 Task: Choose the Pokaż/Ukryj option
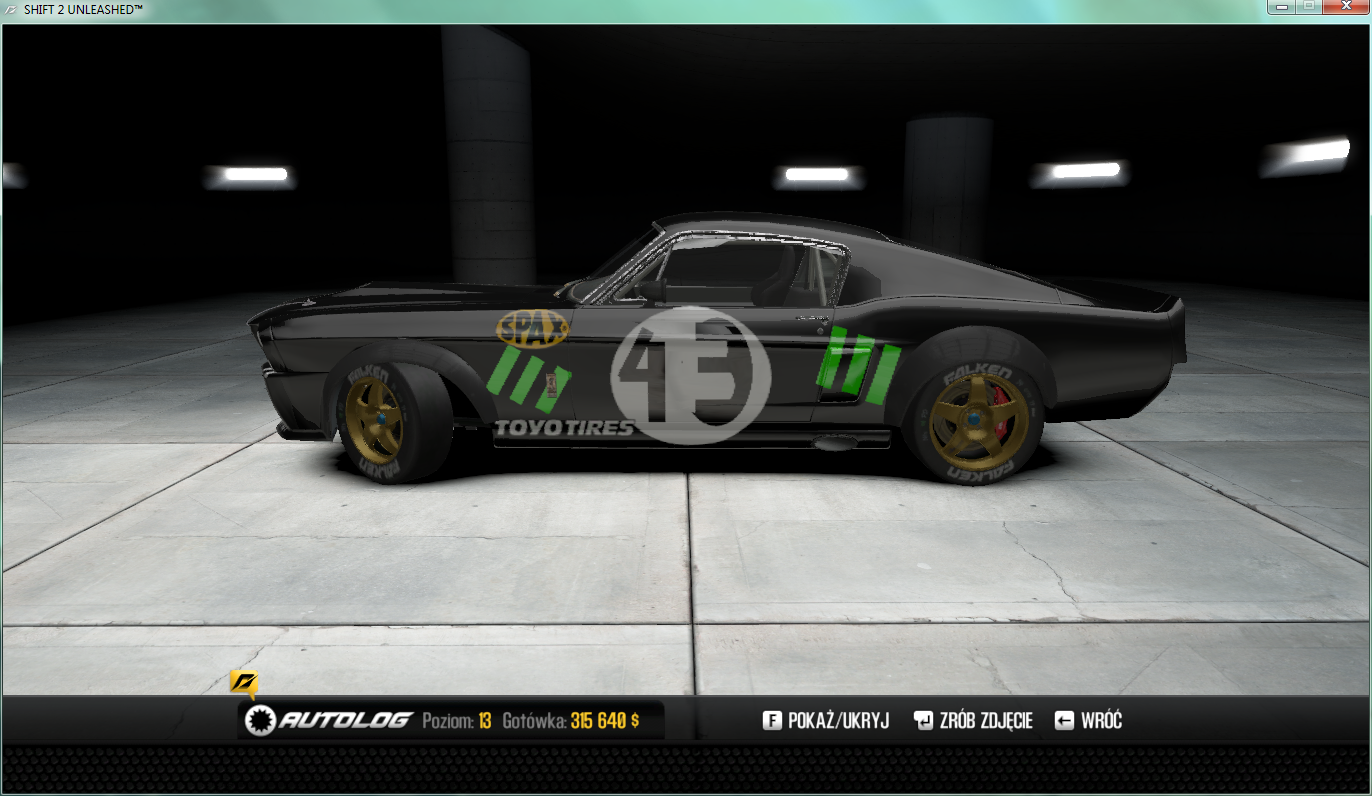pos(826,720)
